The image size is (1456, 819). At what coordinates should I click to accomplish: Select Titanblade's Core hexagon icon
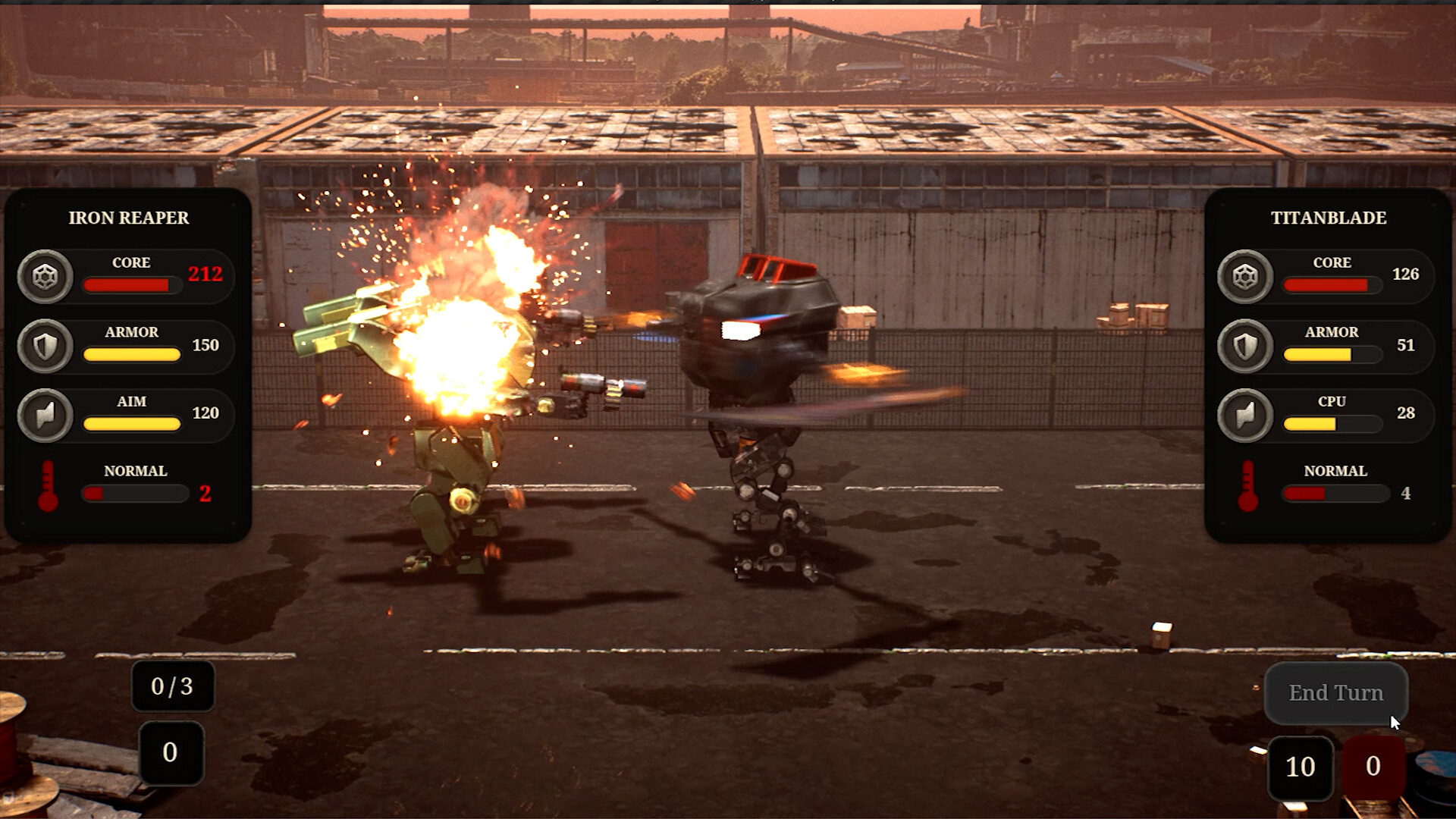tap(1244, 275)
